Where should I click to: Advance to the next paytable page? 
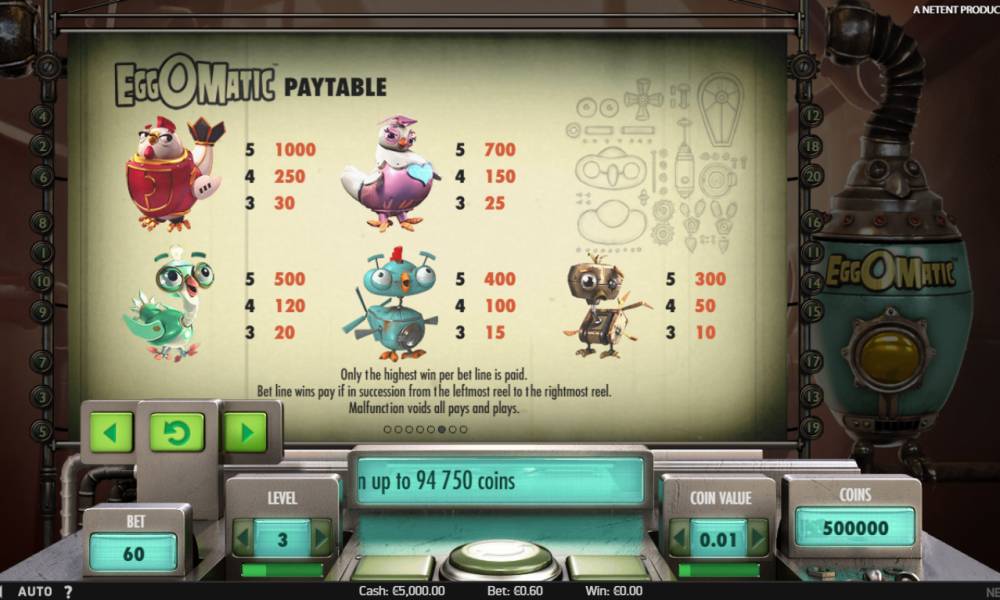[x=245, y=433]
